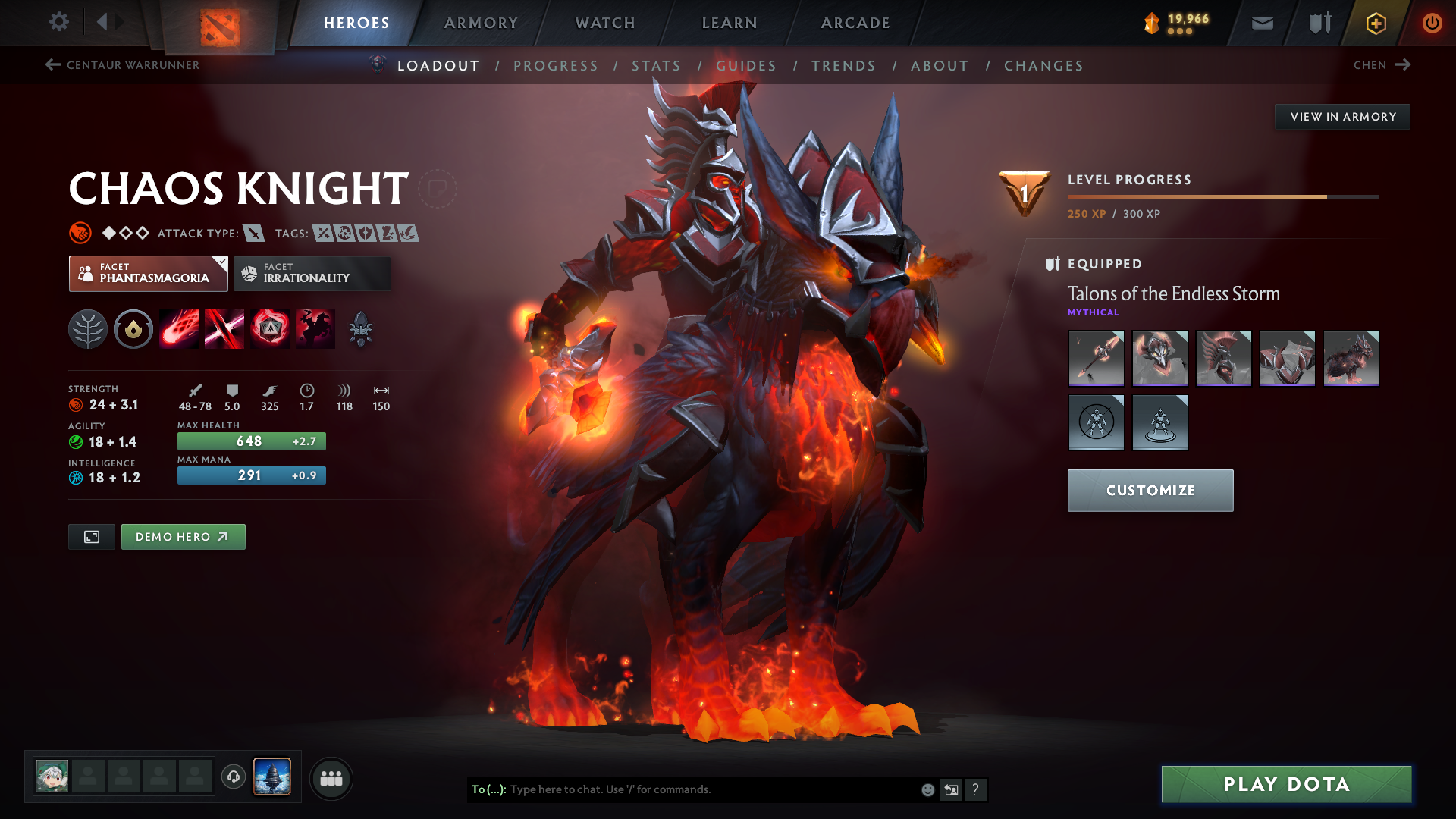Viewport: 1456px width, 819px height.
Task: Click the gold Dota Plus hexagon icon
Action: coord(1375,23)
